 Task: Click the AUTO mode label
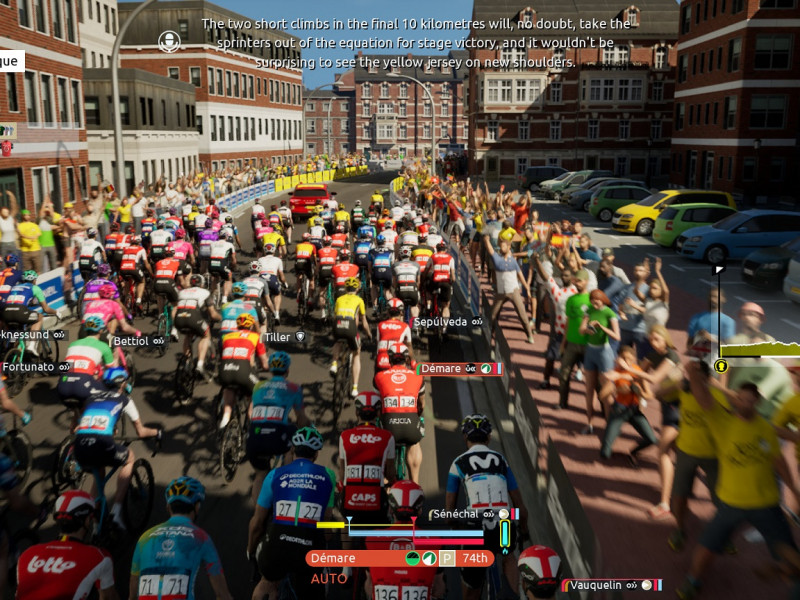point(329,579)
